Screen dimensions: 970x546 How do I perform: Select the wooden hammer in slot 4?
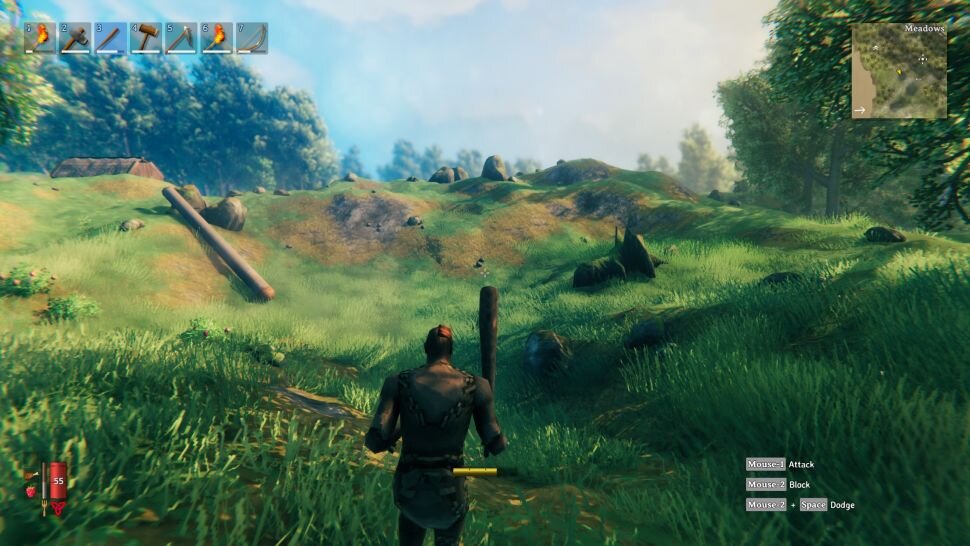(146, 38)
